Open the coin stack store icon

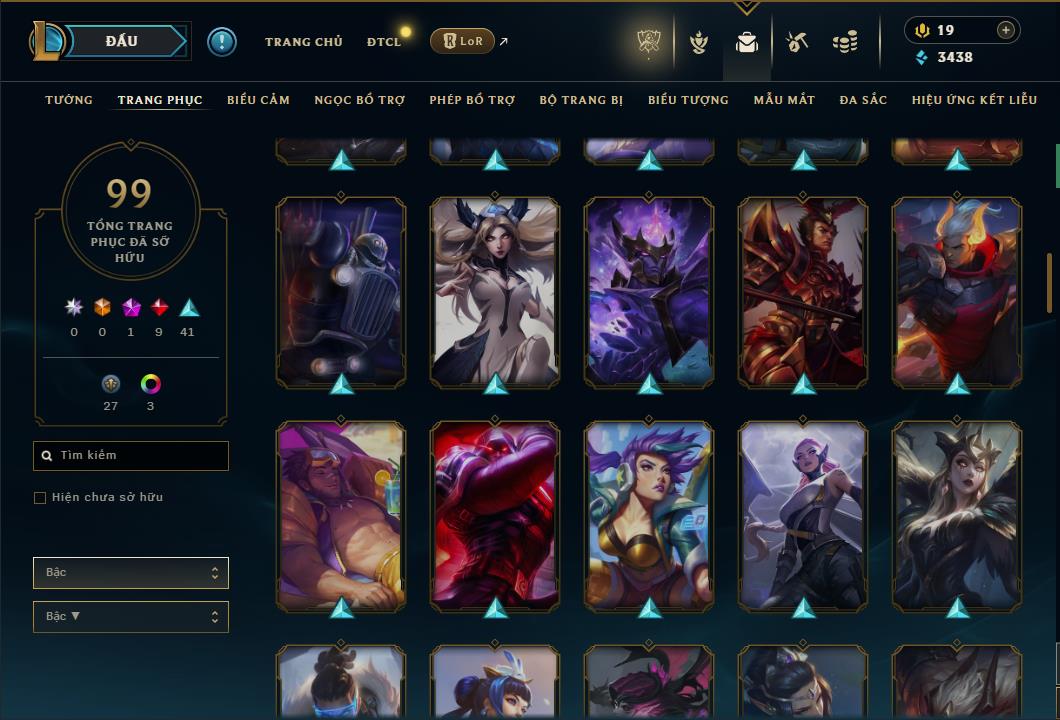(845, 42)
